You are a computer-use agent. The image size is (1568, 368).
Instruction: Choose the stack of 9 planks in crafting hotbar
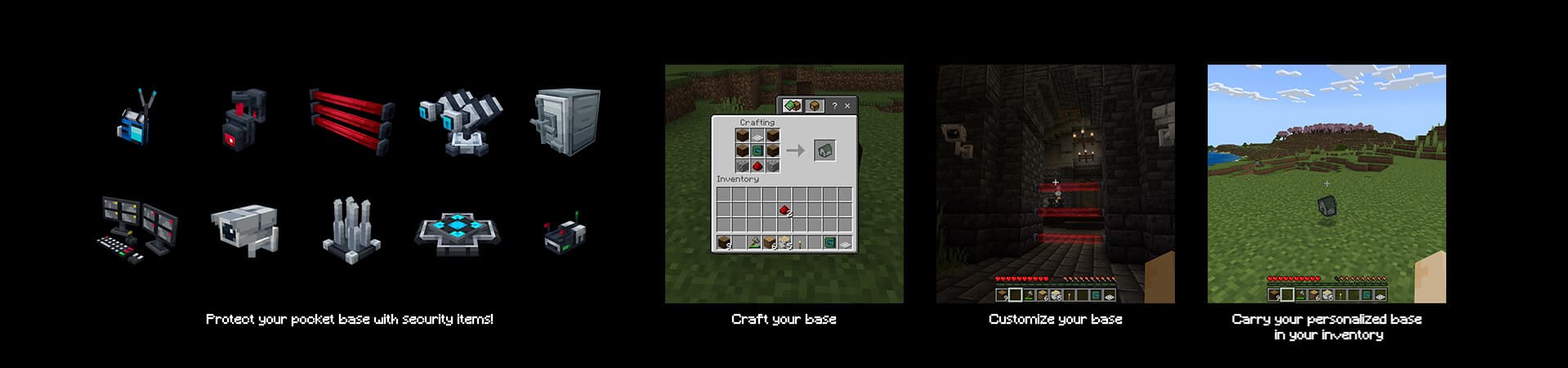point(725,243)
